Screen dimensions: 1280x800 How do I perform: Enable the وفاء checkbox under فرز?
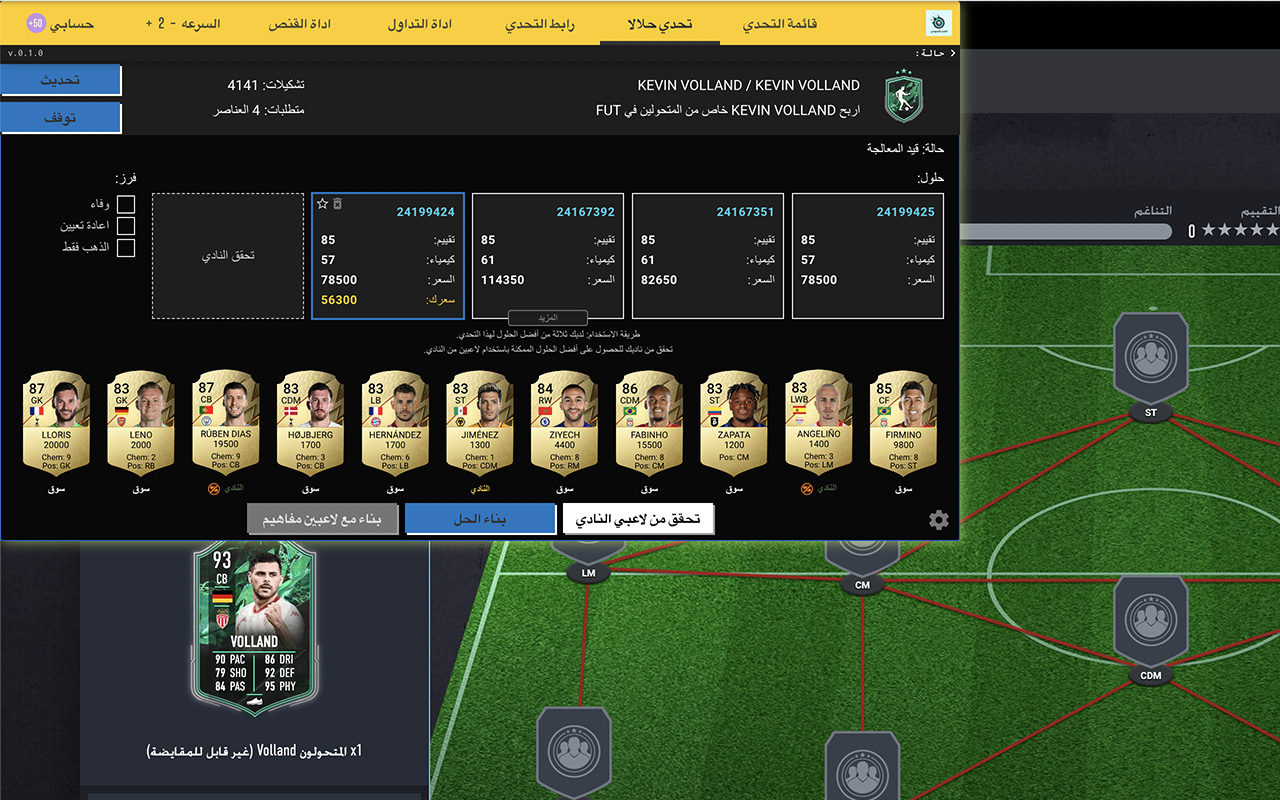[125, 204]
